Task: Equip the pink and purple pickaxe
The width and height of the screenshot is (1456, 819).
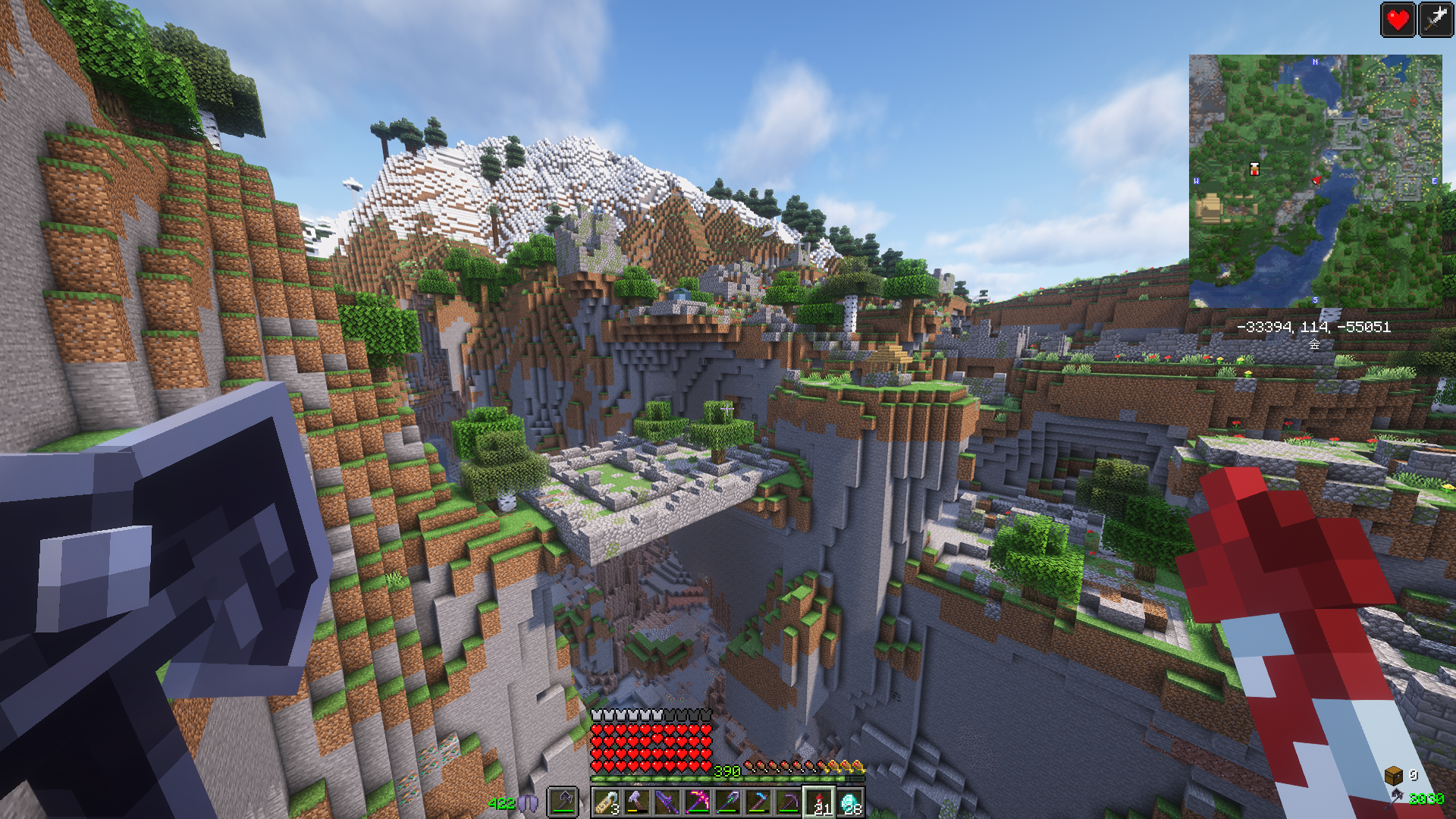Action: 698,802
